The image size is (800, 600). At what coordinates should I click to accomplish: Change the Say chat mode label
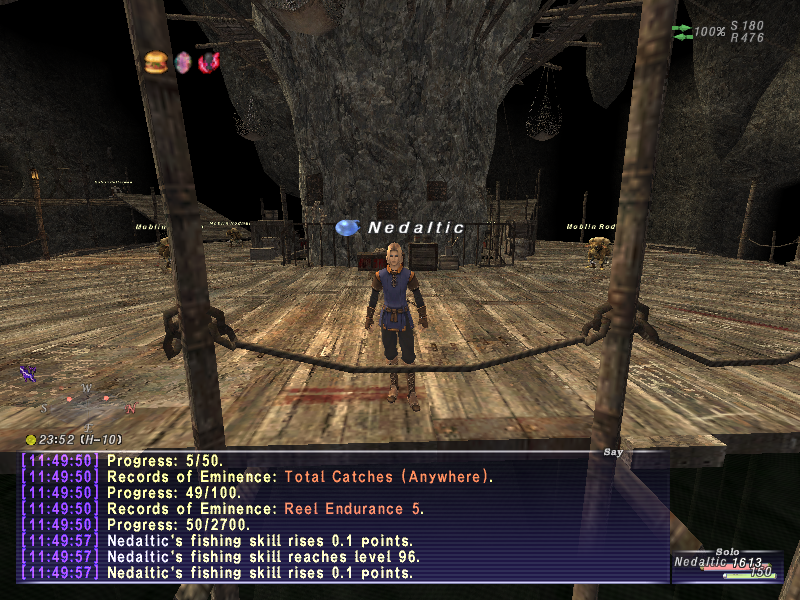click(613, 452)
